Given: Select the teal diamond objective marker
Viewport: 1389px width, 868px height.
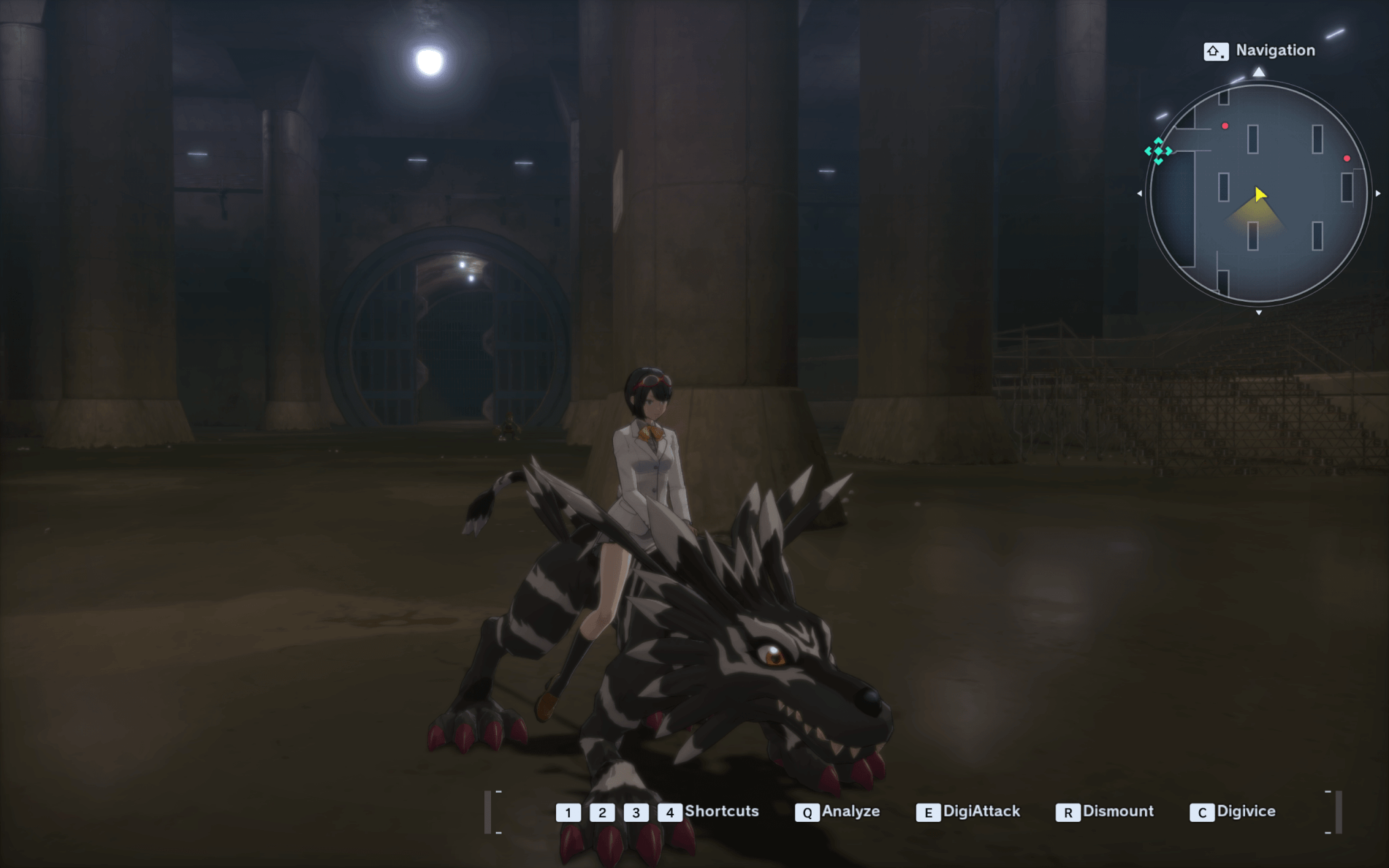Looking at the screenshot, I should click(x=1158, y=151).
